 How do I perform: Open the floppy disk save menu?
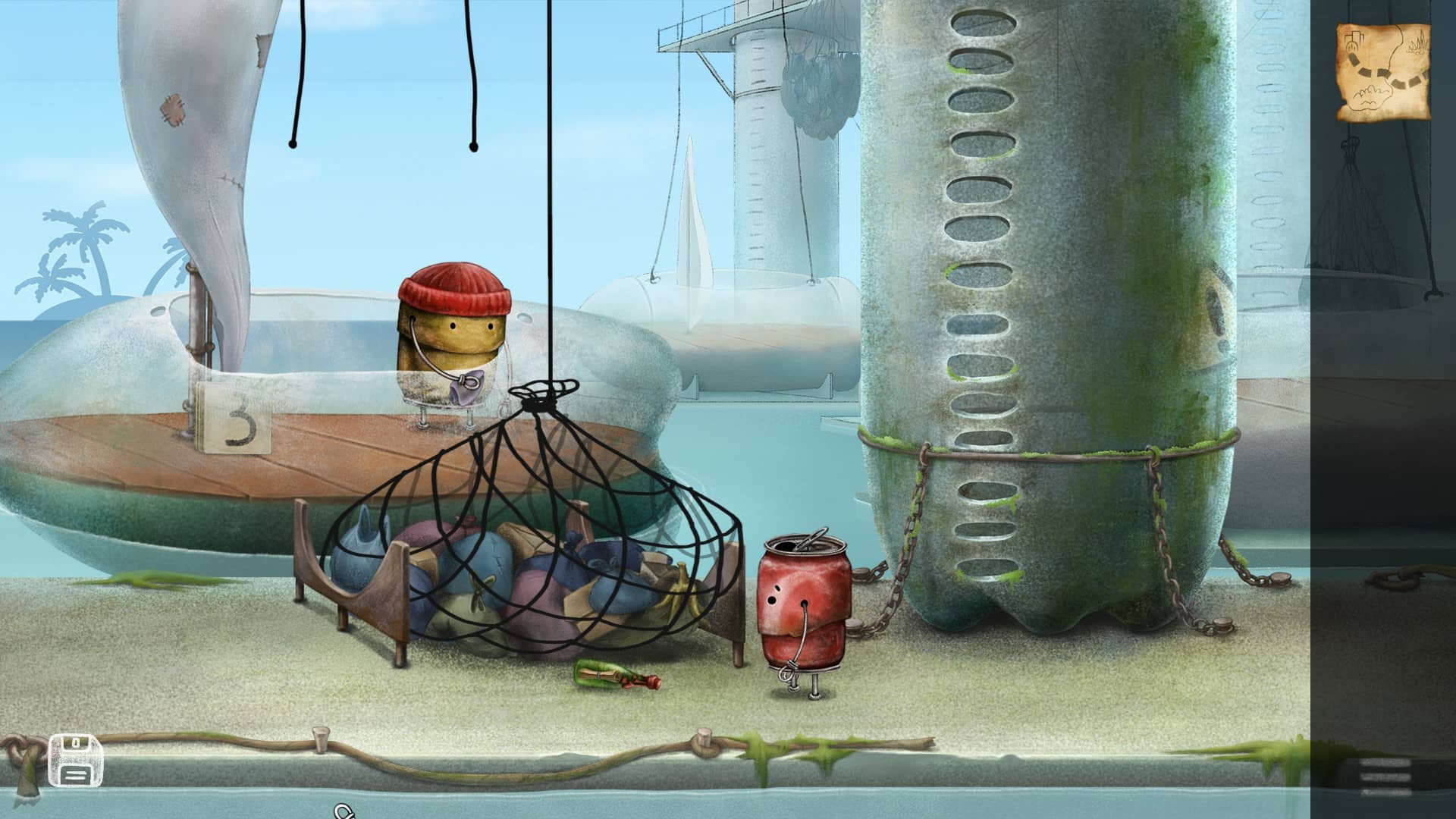click(x=75, y=761)
